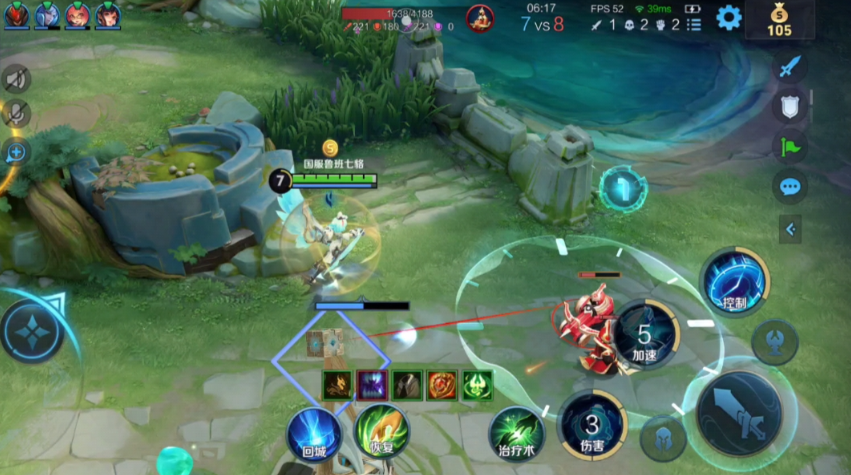The width and height of the screenshot is (851, 475).
Task: Open the quick chat bubble
Action: 790,187
